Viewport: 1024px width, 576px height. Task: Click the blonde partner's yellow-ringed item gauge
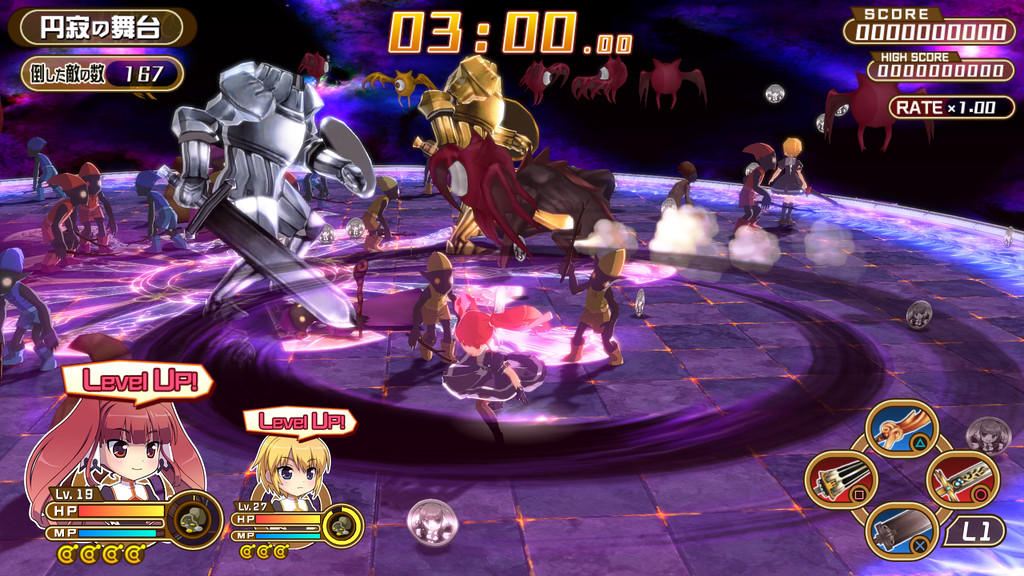[342, 526]
